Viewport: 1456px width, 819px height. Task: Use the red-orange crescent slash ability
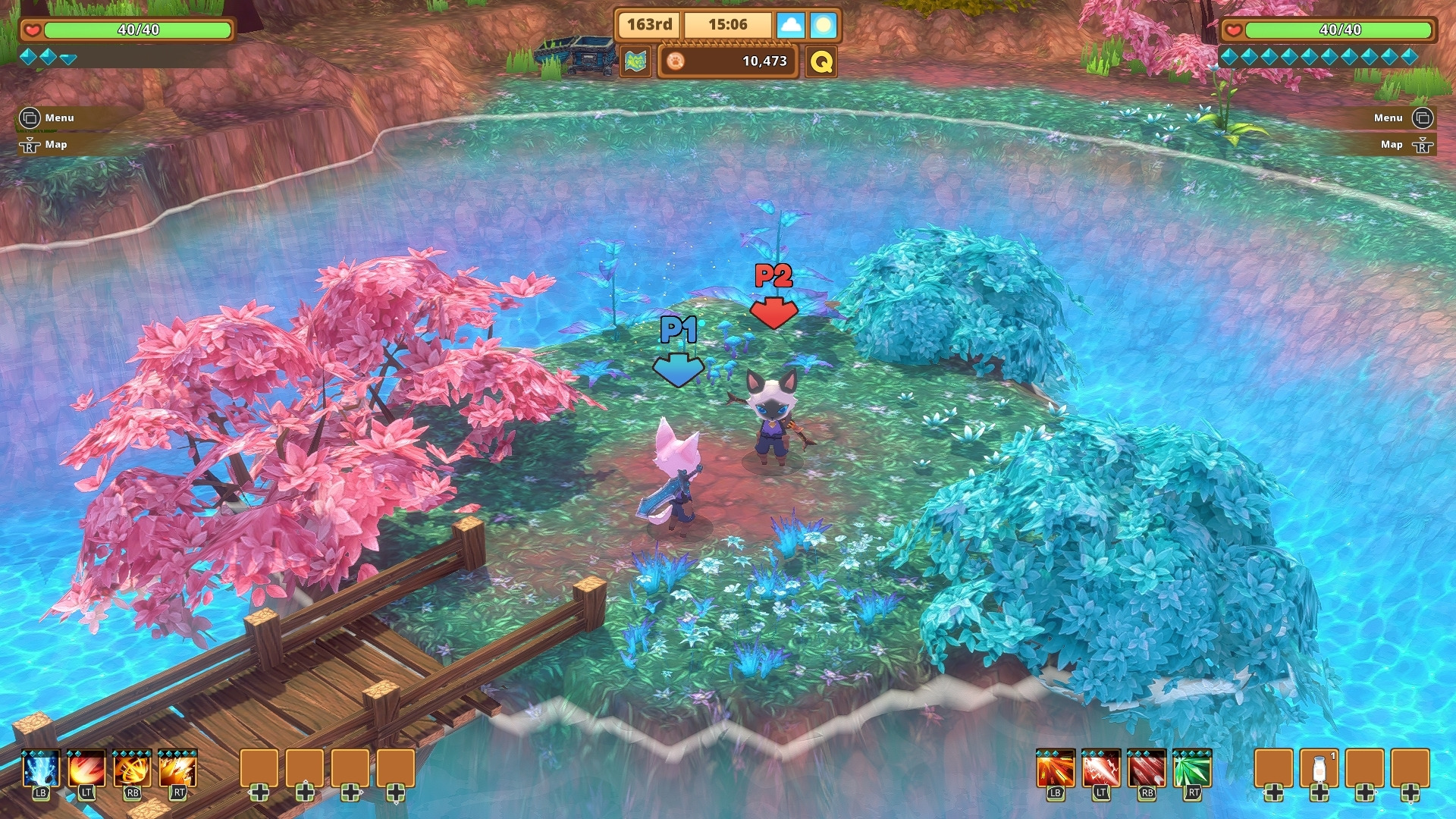(x=86, y=770)
